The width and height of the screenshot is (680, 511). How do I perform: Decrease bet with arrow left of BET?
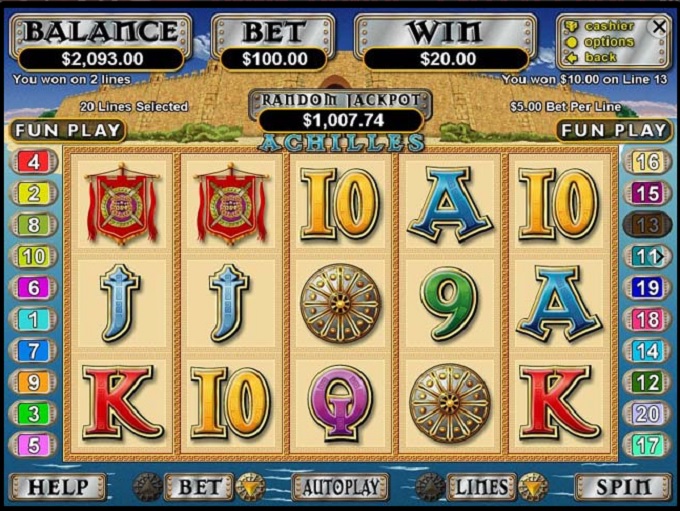(147, 487)
